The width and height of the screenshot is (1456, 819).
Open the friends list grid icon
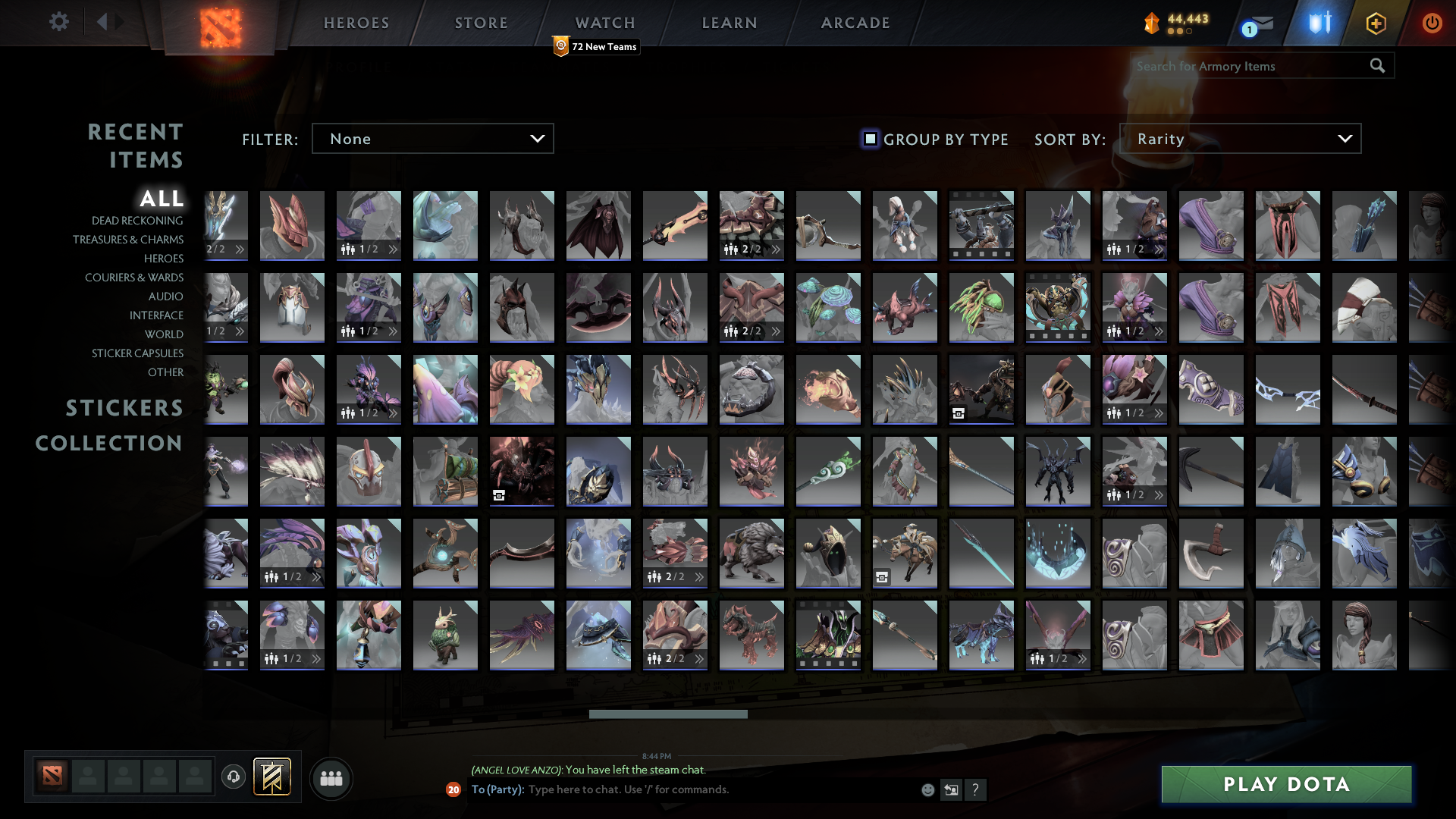pyautogui.click(x=331, y=777)
